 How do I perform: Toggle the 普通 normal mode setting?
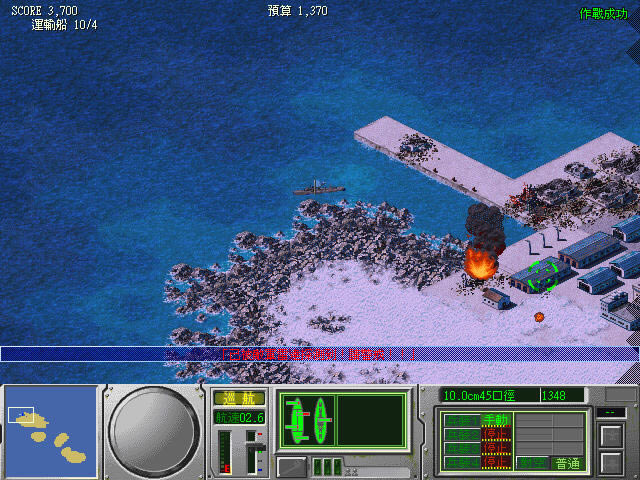(x=567, y=463)
